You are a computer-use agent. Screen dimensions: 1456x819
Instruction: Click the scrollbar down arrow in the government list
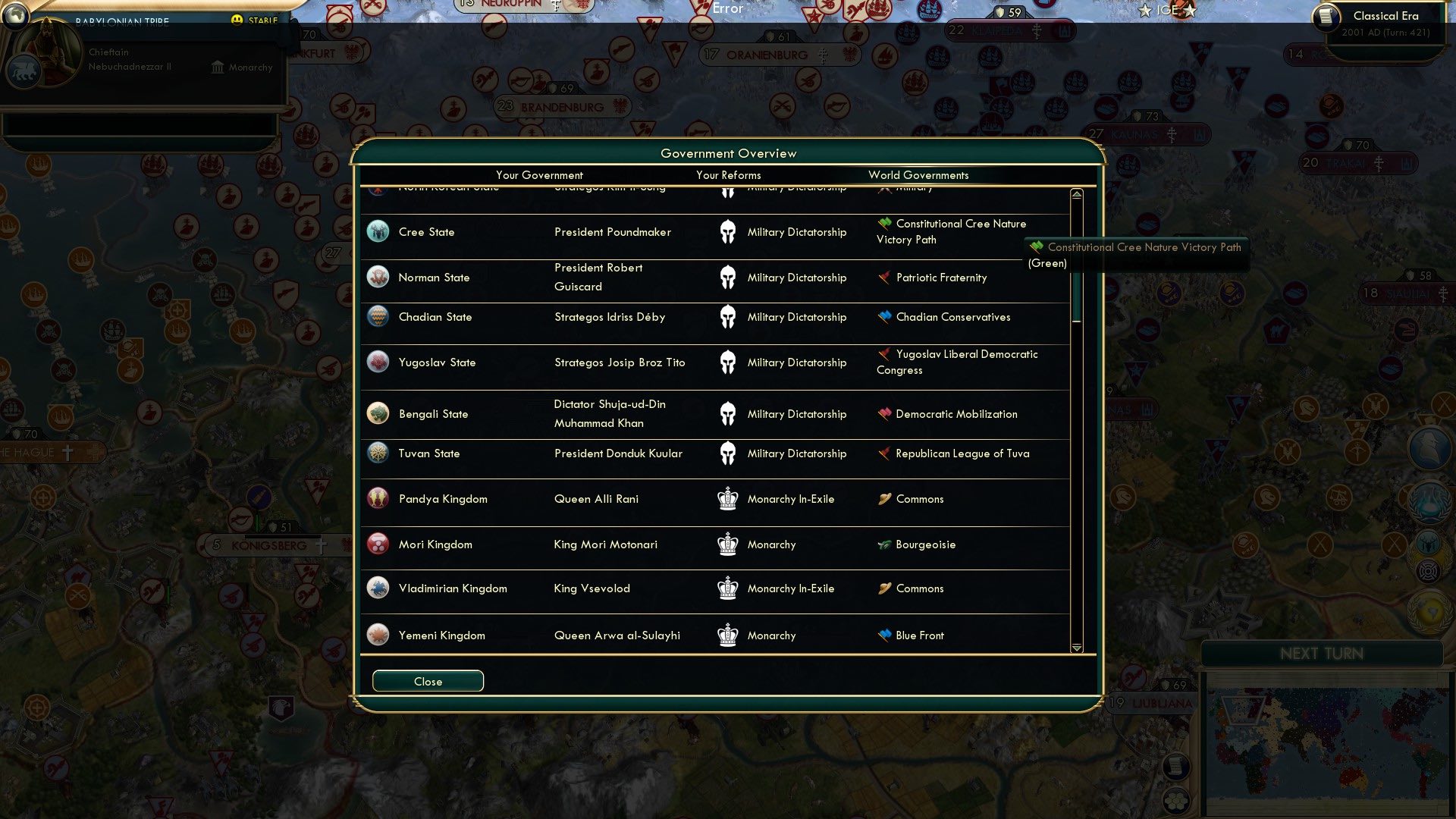pyautogui.click(x=1076, y=648)
